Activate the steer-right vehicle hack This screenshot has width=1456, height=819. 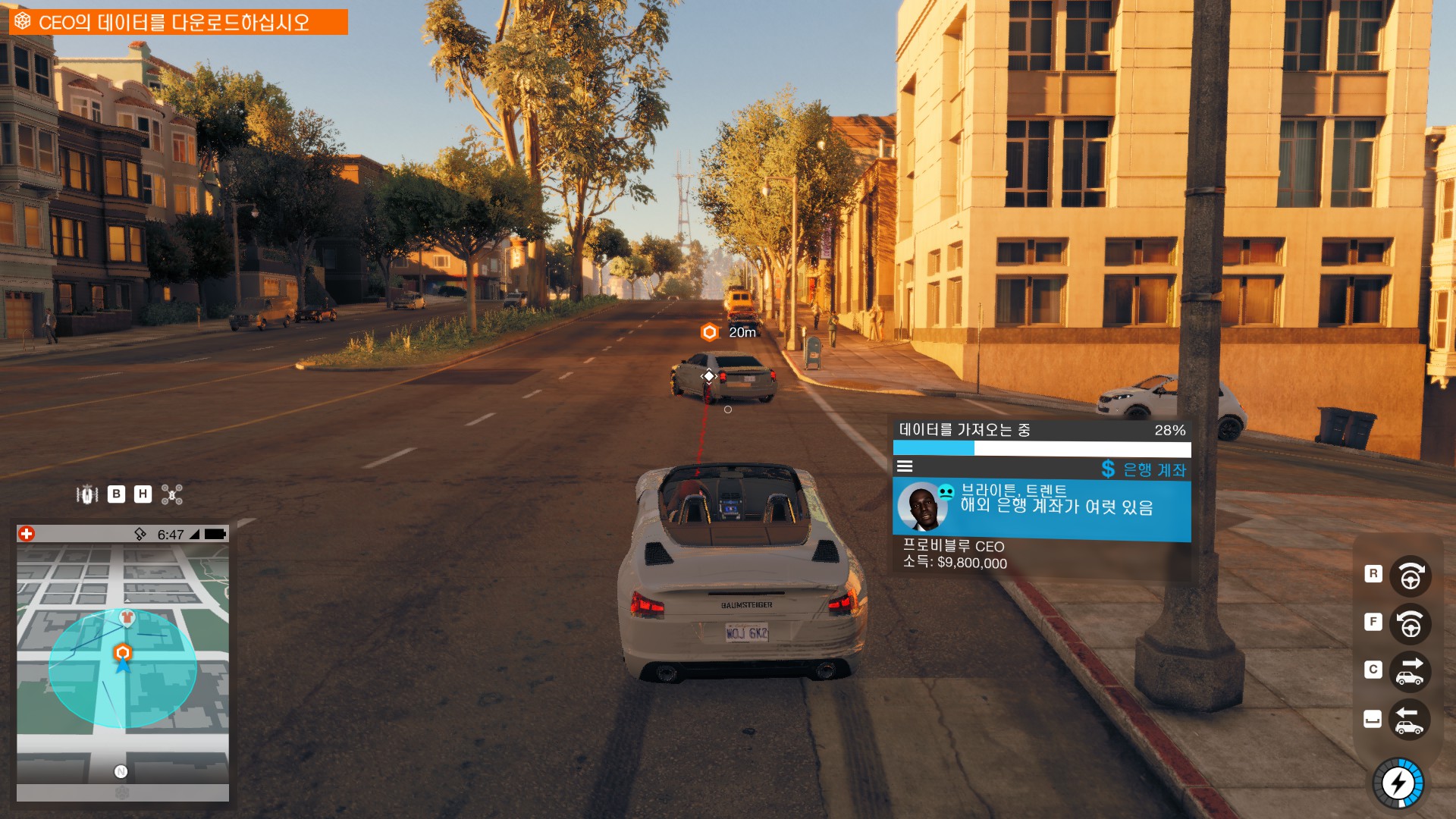(1410, 576)
